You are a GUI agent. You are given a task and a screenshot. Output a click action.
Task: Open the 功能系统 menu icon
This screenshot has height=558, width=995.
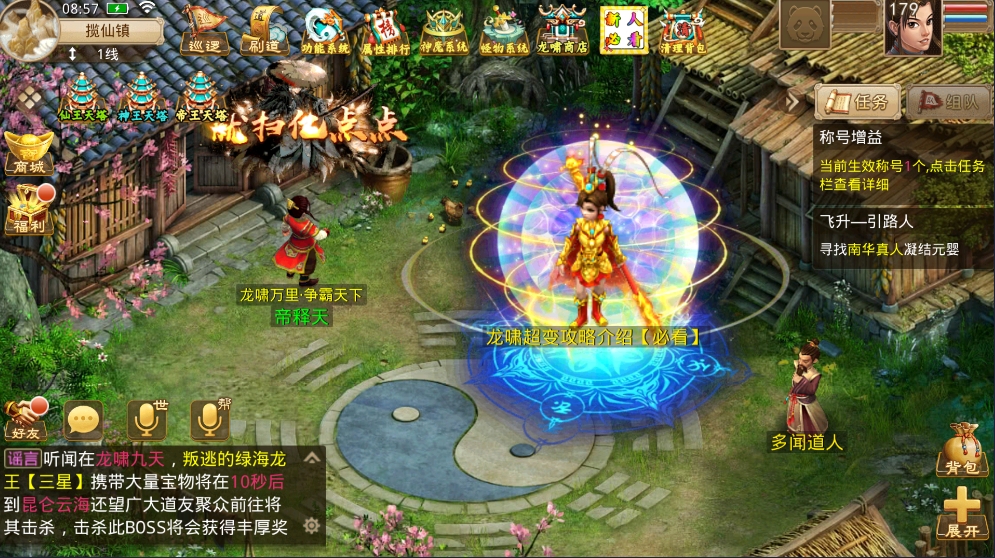326,29
